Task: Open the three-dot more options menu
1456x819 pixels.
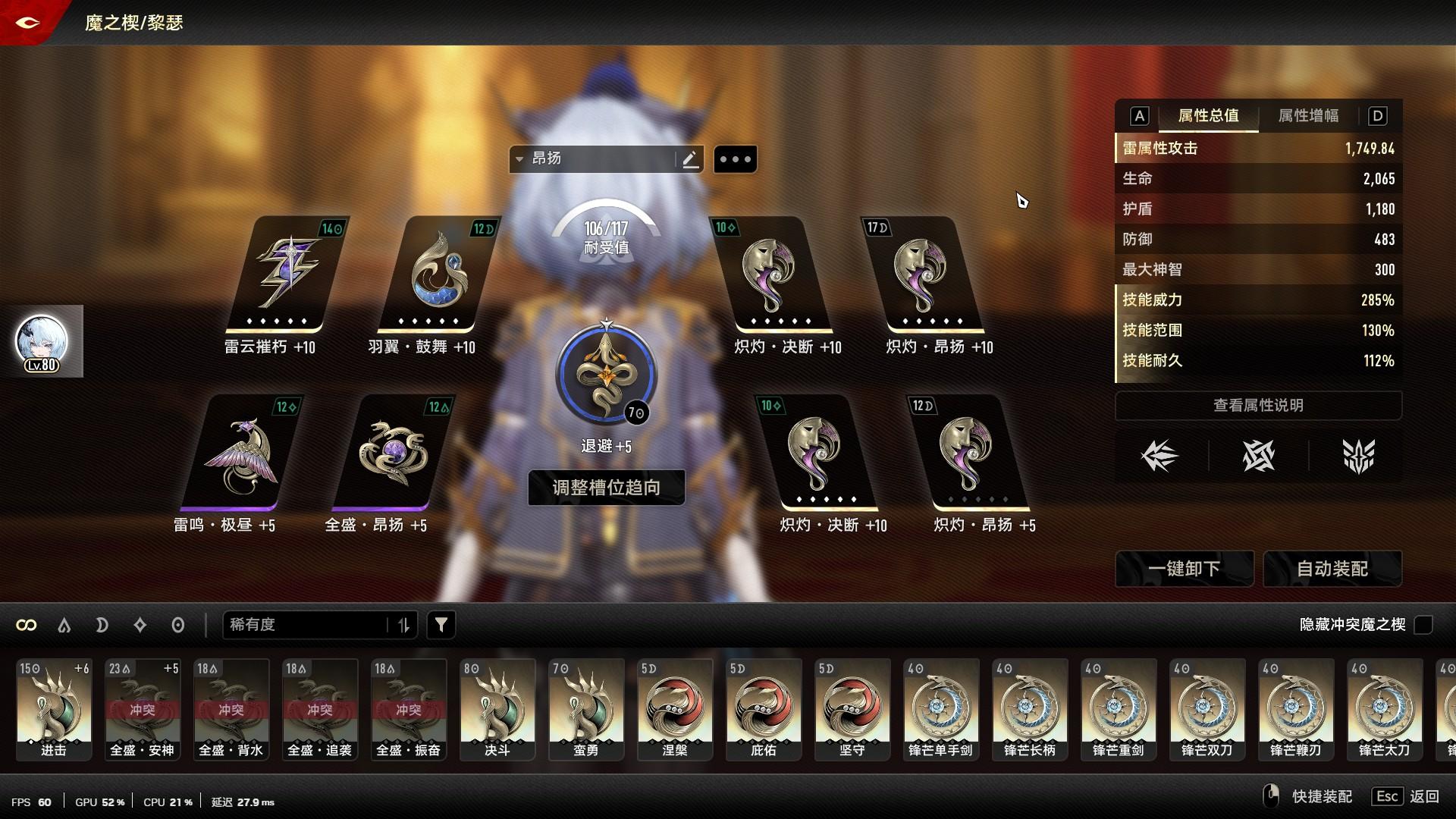Action: pyautogui.click(x=735, y=159)
